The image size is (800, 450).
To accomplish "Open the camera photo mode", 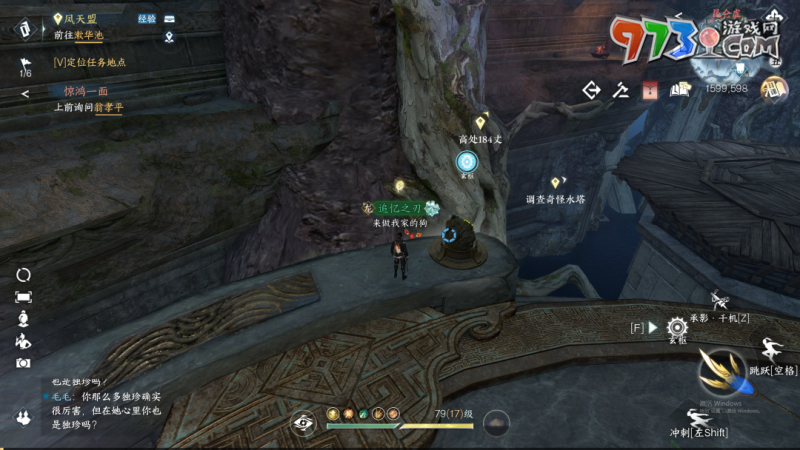I will [23, 363].
